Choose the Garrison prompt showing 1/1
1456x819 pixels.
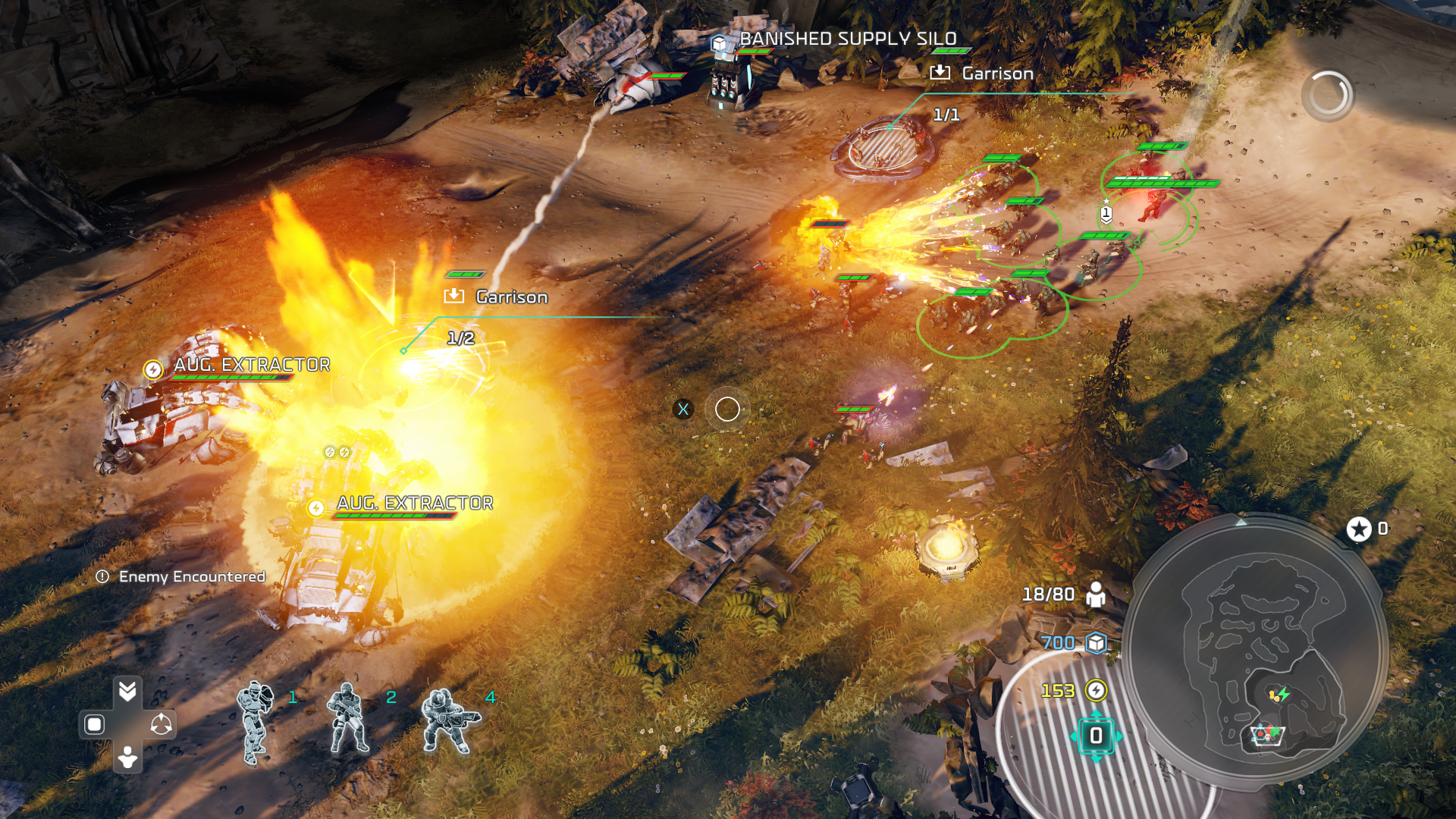pyautogui.click(x=983, y=74)
